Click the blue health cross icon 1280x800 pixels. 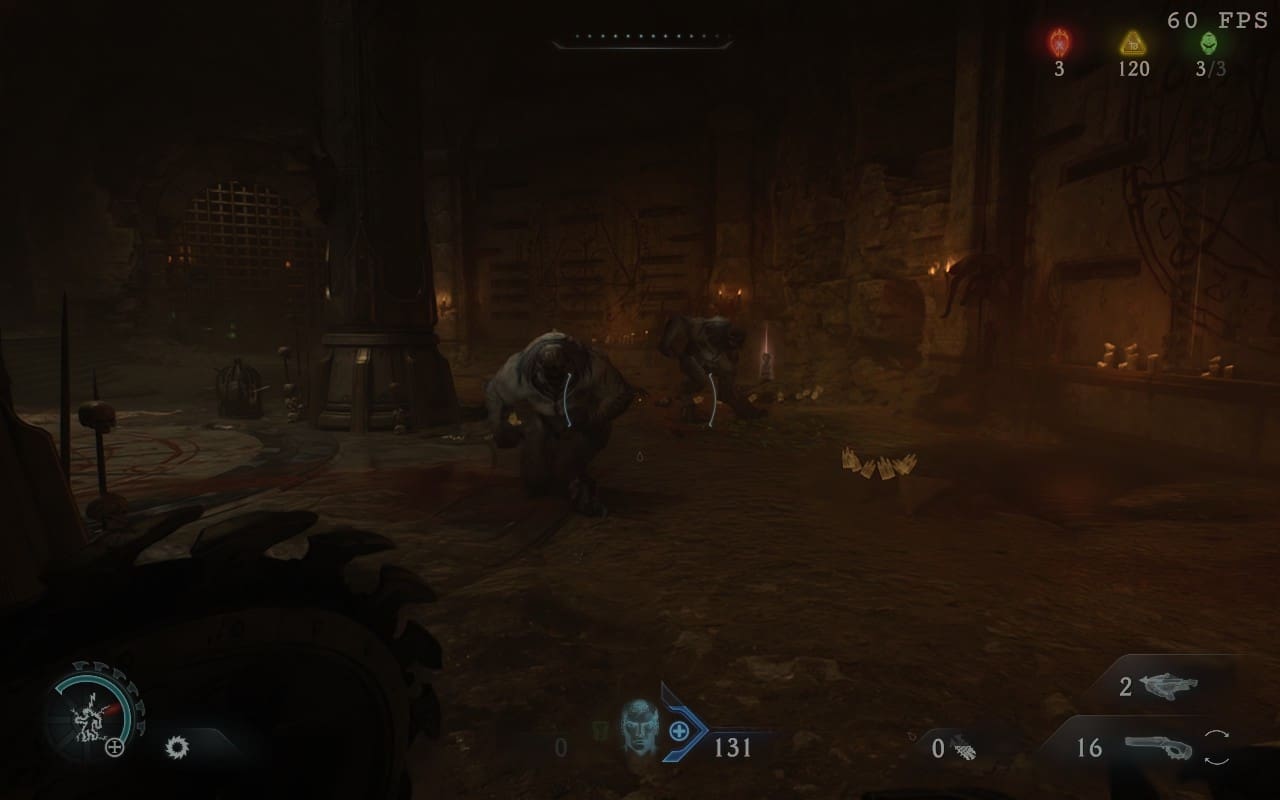click(679, 730)
